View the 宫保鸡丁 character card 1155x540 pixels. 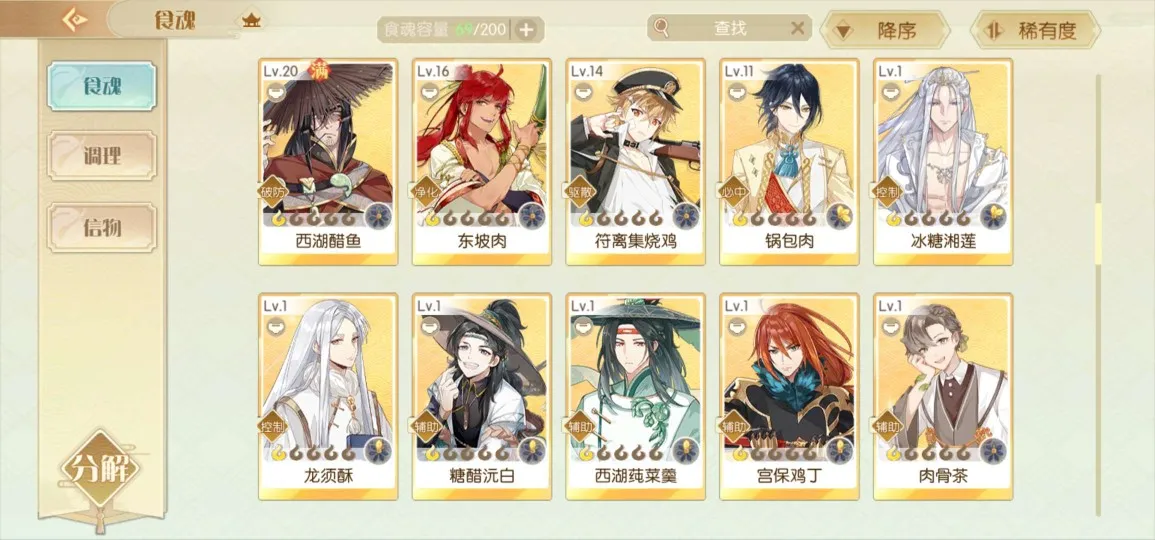click(789, 395)
